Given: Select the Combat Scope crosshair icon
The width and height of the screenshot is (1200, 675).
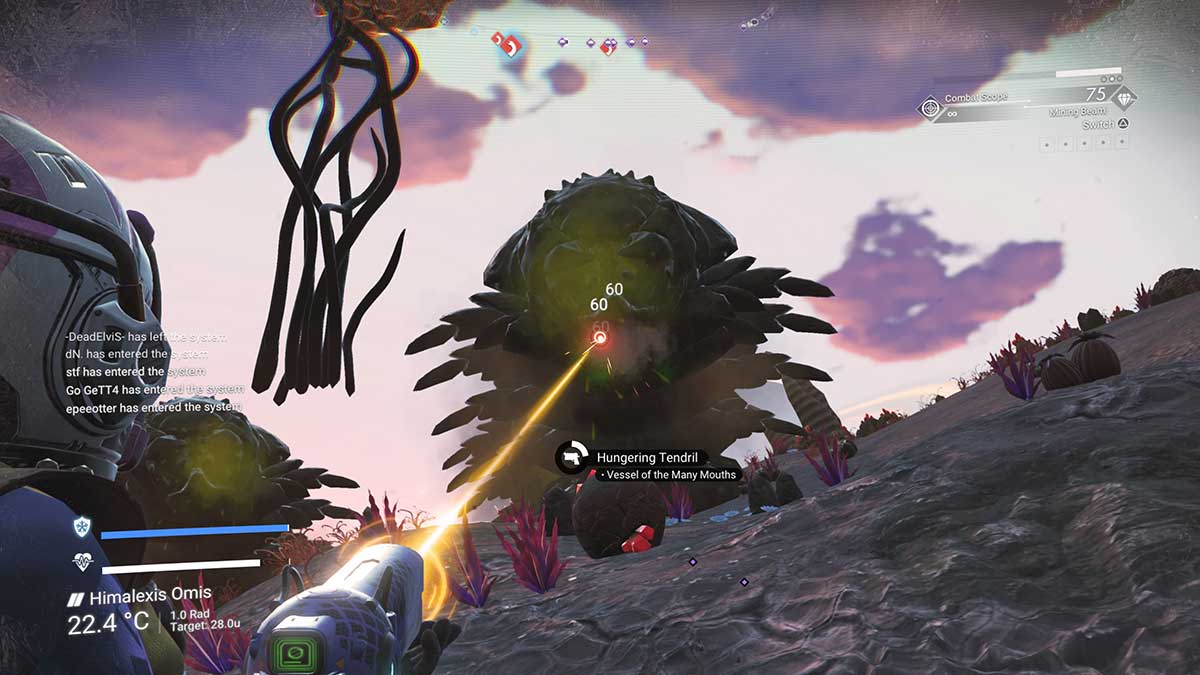Looking at the screenshot, I should click(x=931, y=107).
